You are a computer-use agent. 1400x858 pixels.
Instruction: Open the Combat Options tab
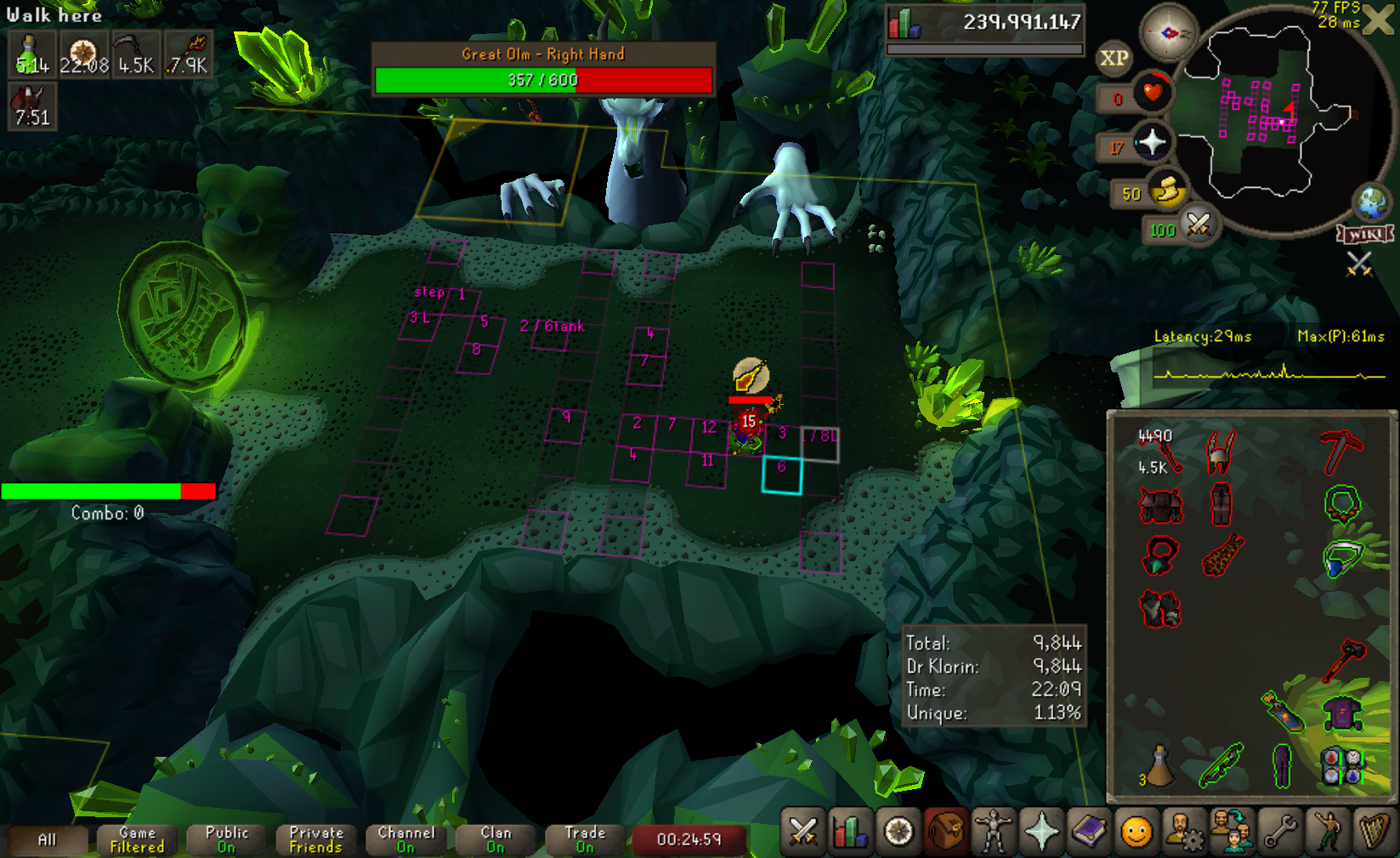[802, 832]
